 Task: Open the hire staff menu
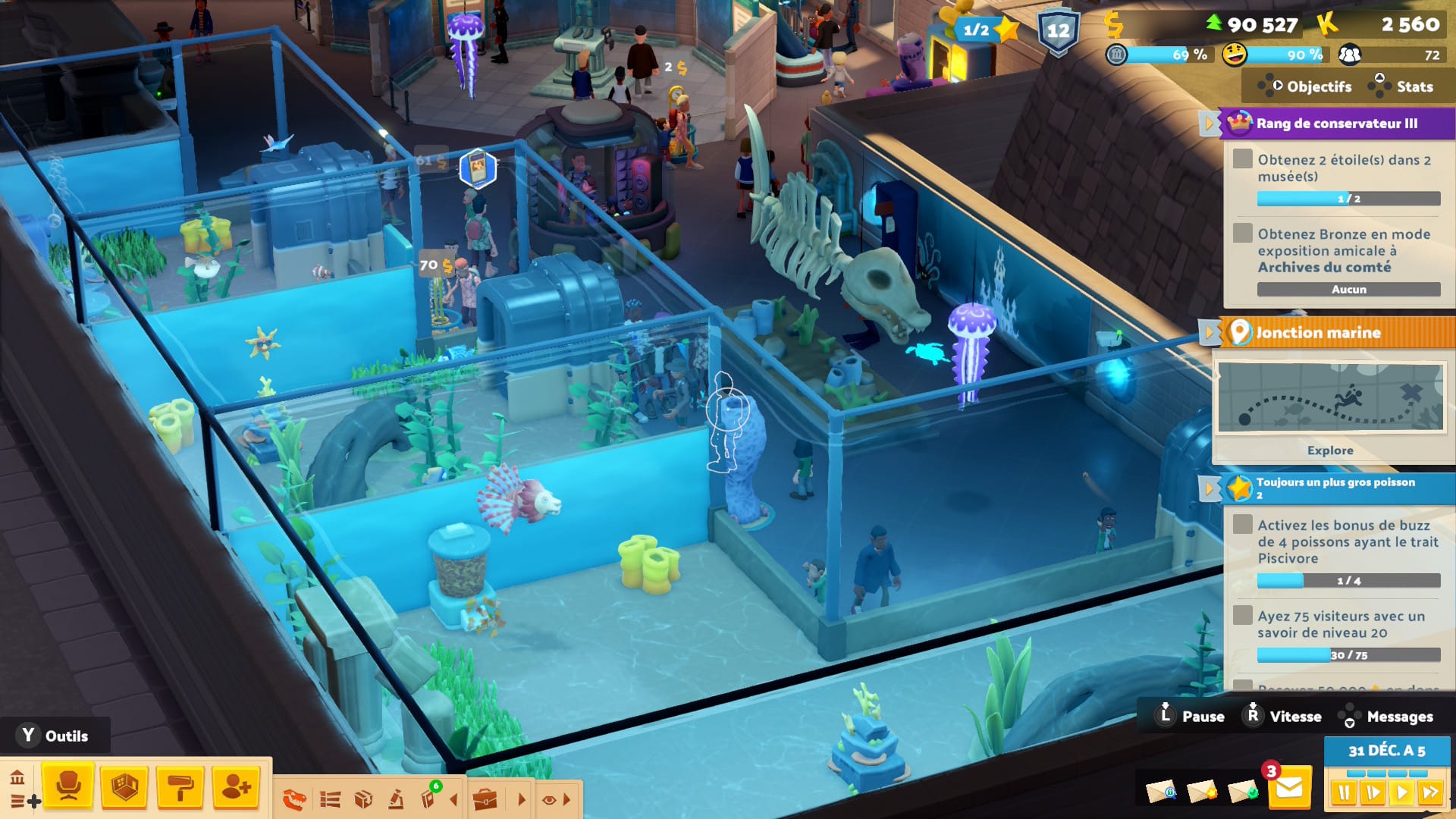pyautogui.click(x=236, y=786)
